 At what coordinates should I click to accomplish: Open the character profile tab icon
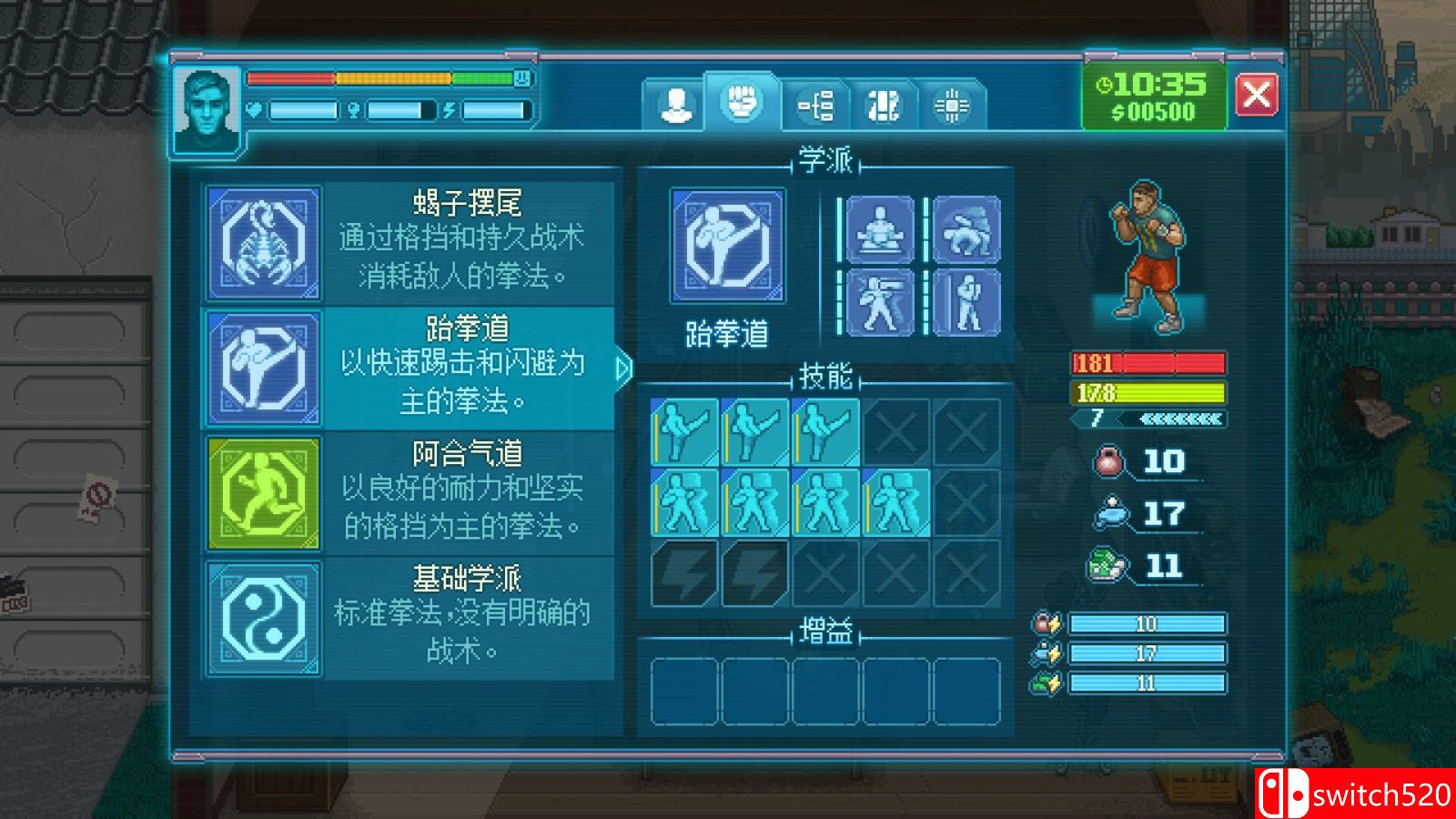pos(676,103)
